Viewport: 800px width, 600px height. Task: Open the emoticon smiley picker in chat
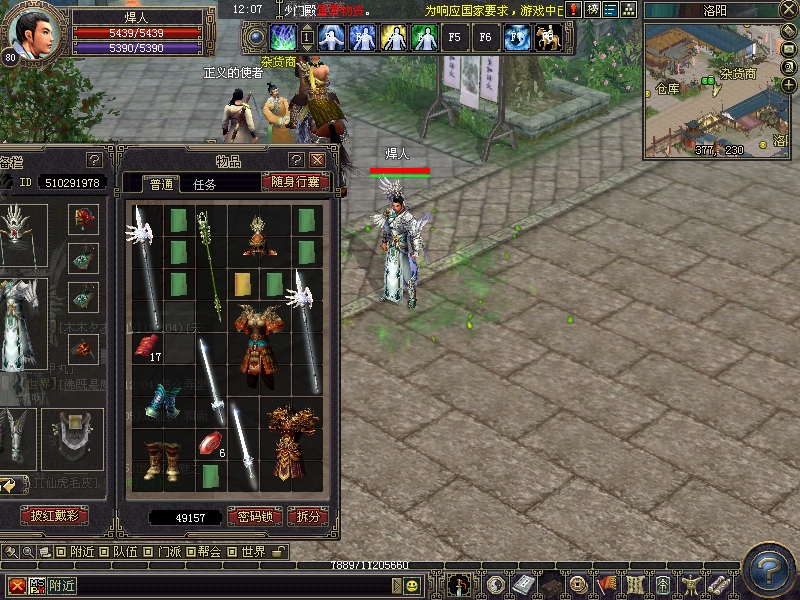point(412,585)
